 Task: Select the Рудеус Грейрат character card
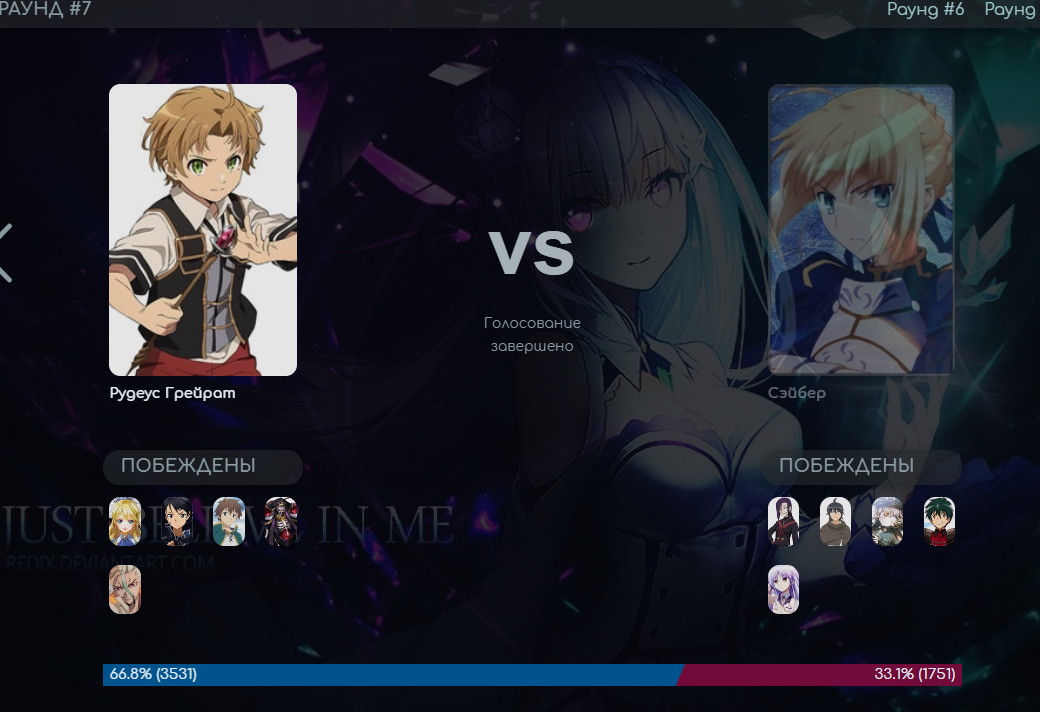pyautogui.click(x=203, y=230)
